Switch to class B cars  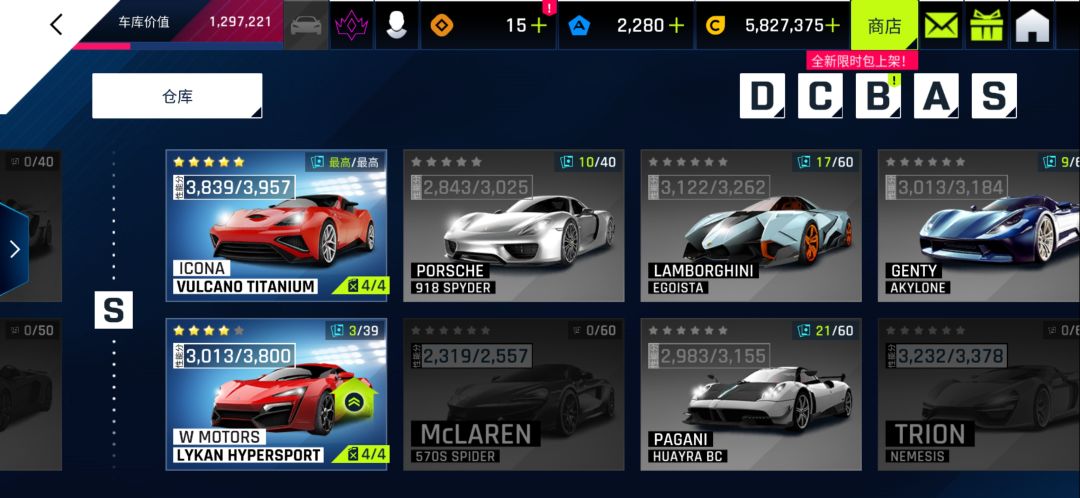pos(878,96)
